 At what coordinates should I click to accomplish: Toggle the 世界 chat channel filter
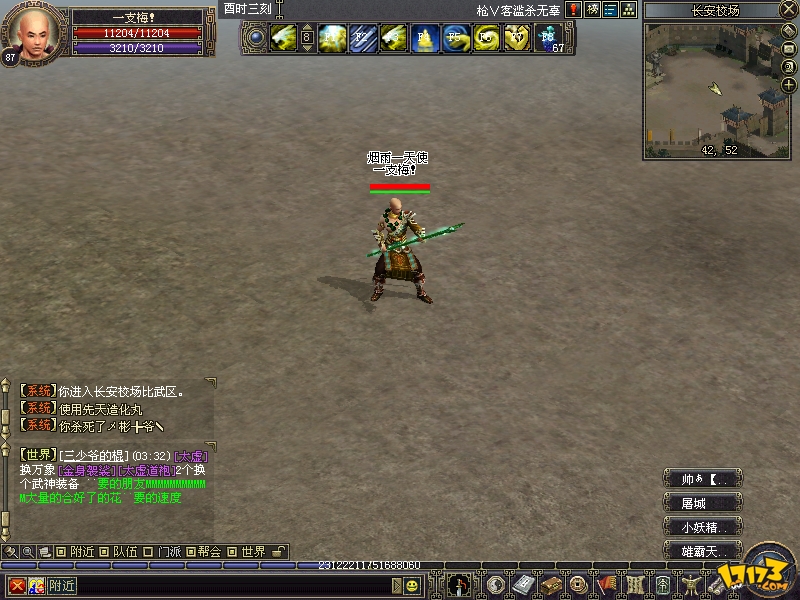233,551
